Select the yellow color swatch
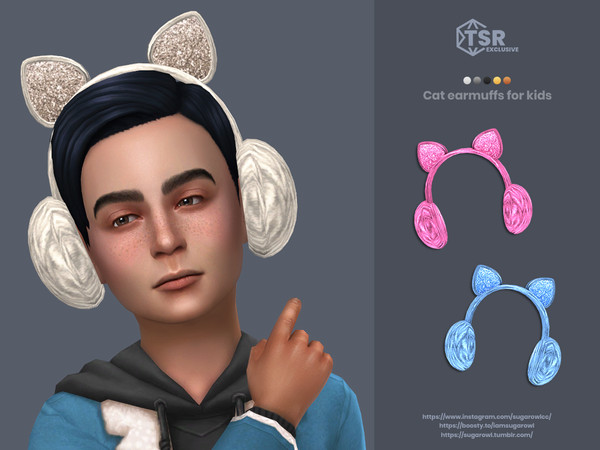This screenshot has height=450, width=600. point(497,80)
